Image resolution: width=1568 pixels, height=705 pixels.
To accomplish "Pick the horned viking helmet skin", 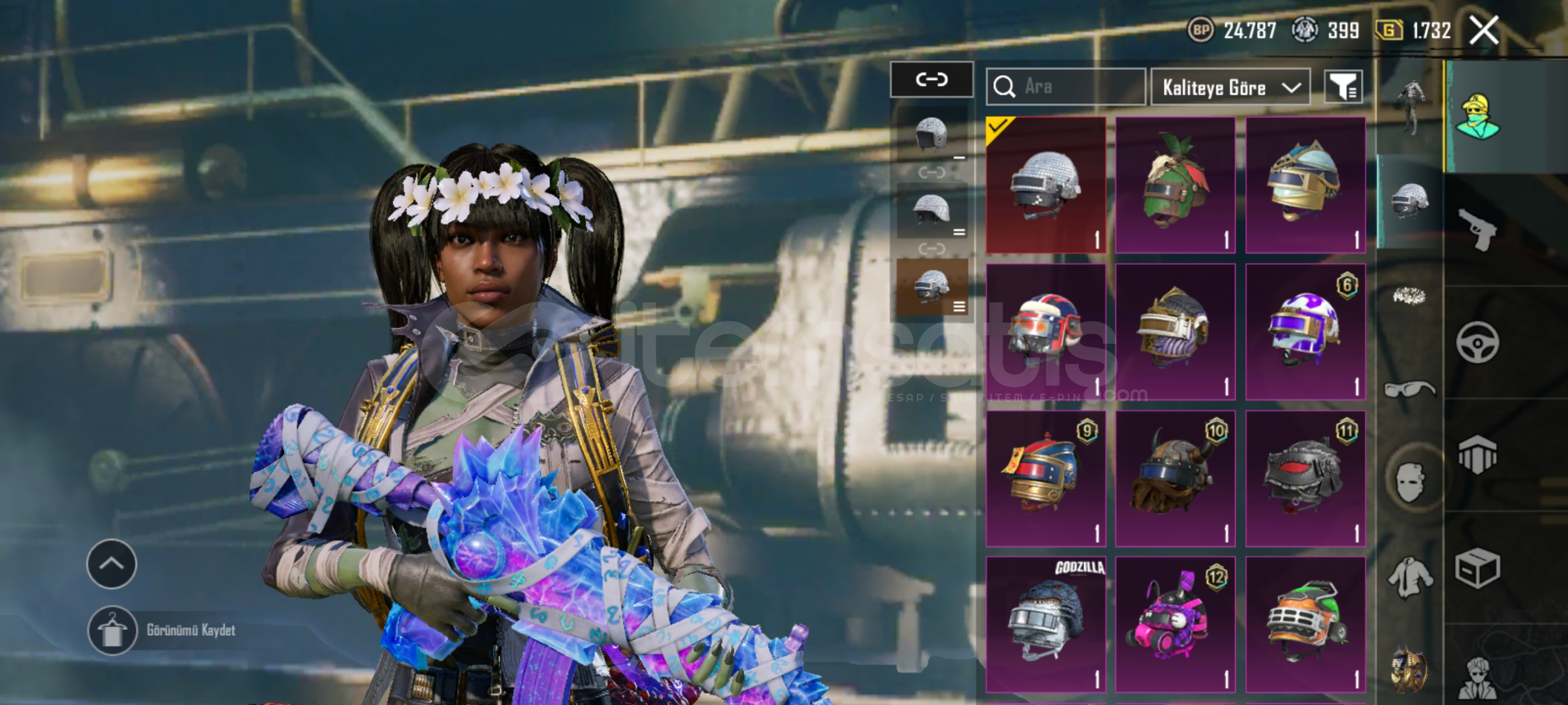I will tap(1175, 478).
